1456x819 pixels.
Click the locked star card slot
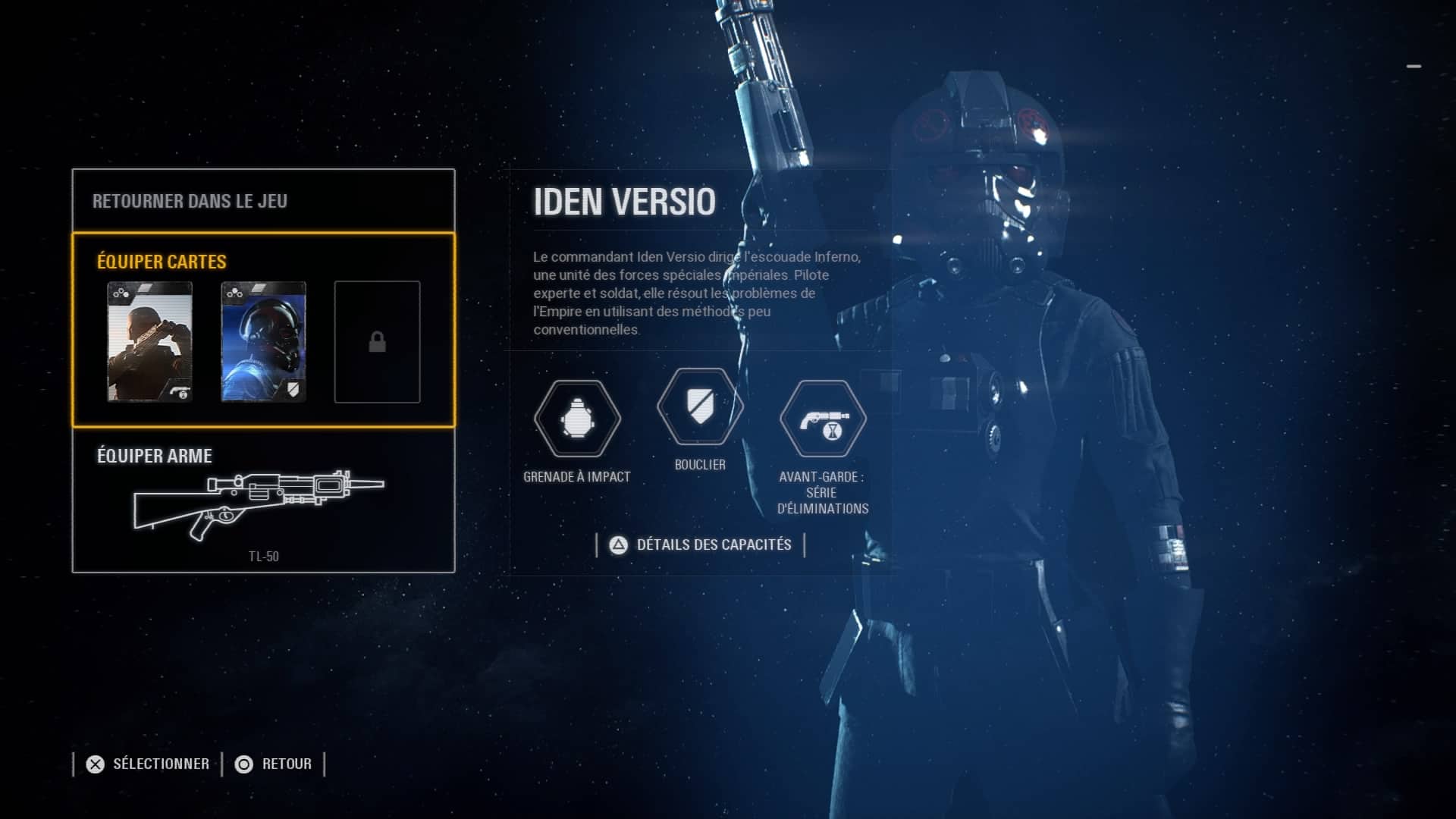coord(377,342)
